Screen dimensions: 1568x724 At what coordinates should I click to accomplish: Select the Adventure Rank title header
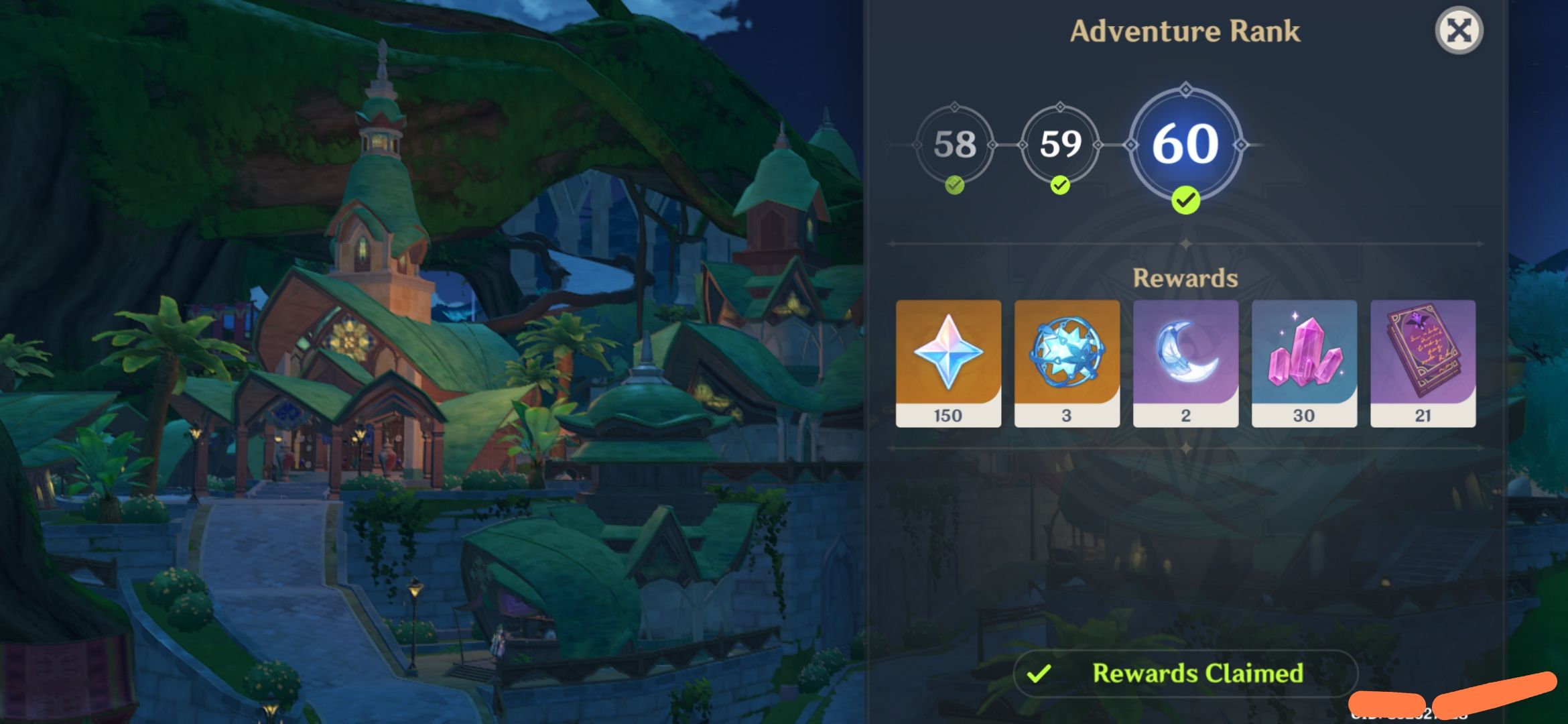(1185, 30)
